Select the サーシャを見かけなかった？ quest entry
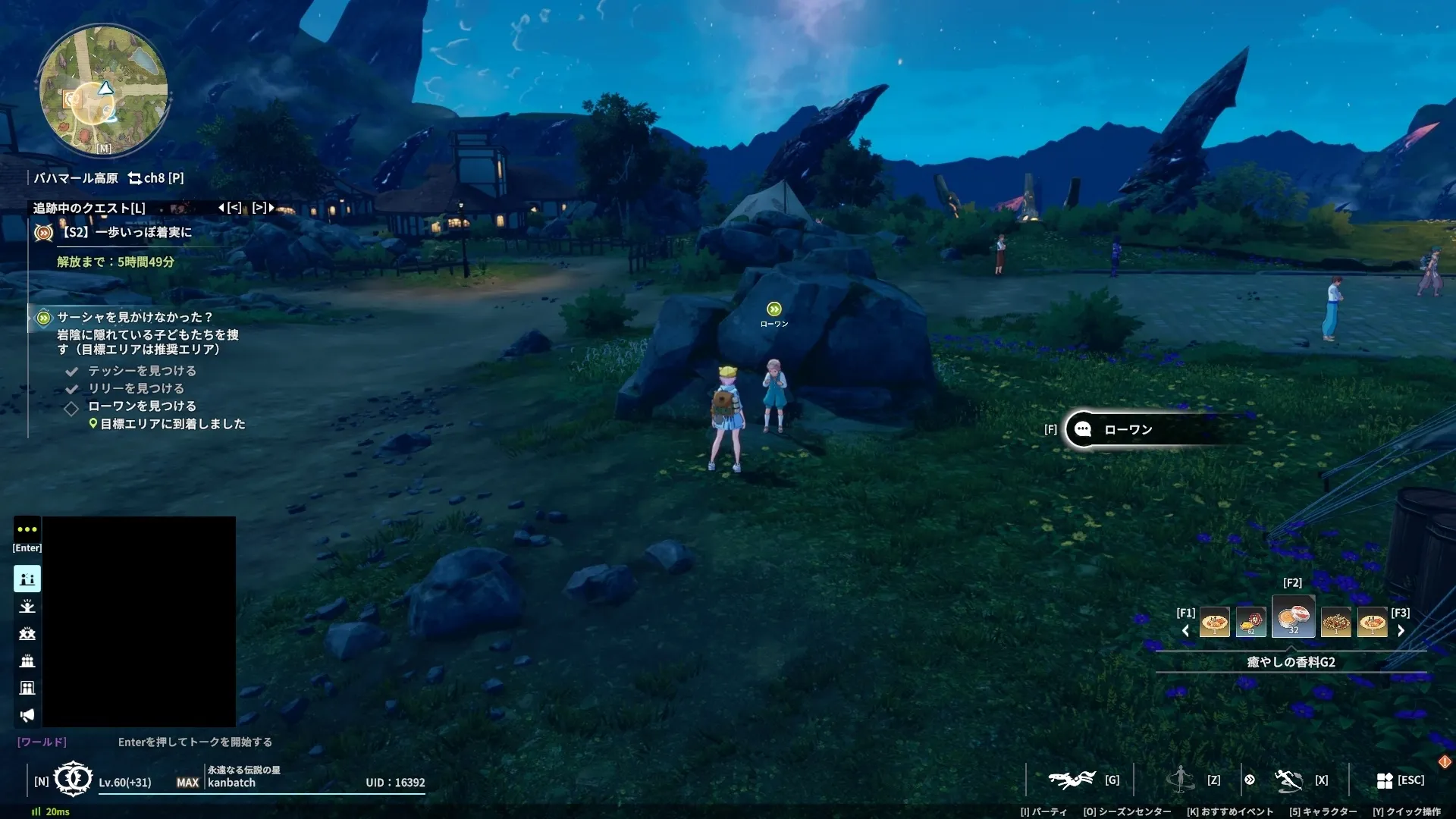The width and height of the screenshot is (1456, 819). (134, 317)
